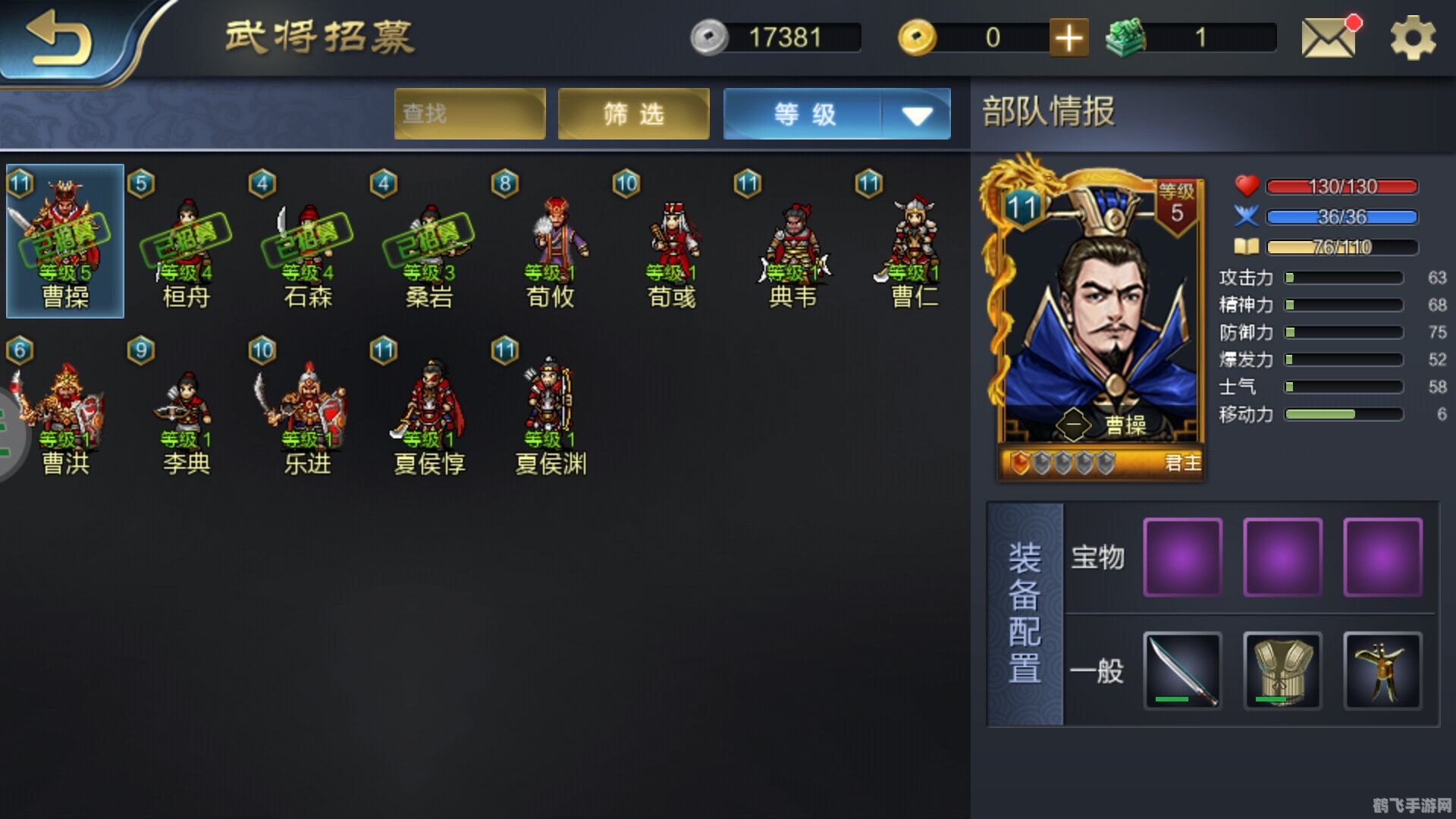Click the silver coin currency icon
Screen dimensions: 1456x819
click(710, 36)
